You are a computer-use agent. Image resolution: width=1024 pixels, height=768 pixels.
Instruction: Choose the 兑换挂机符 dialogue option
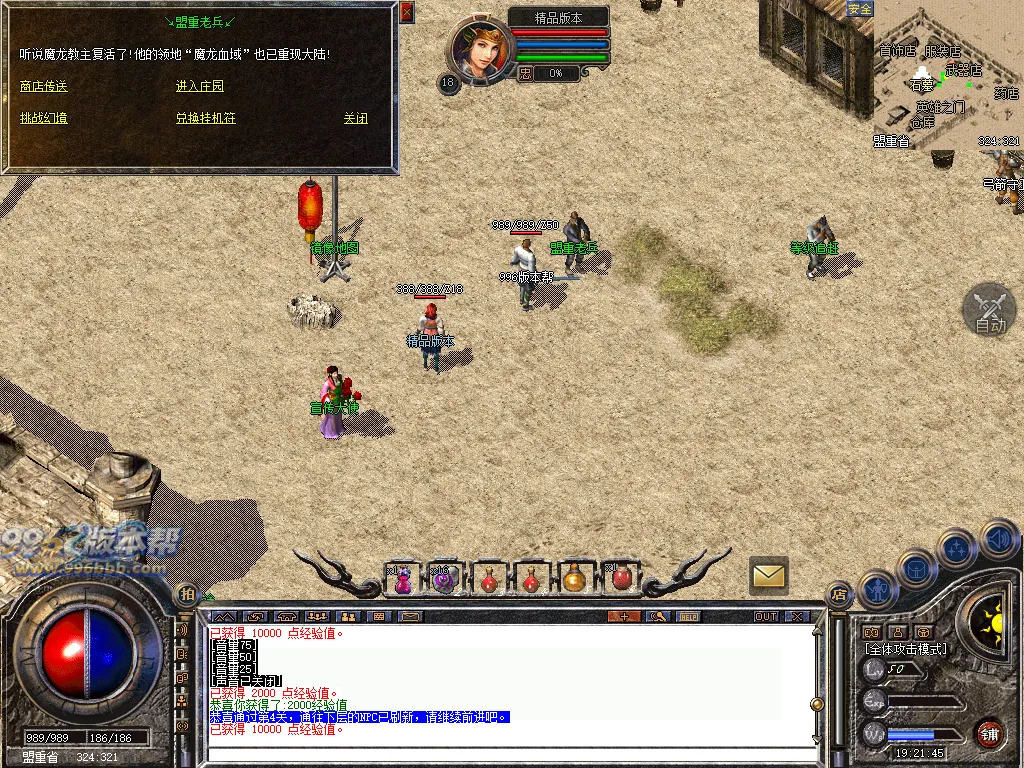[206, 118]
